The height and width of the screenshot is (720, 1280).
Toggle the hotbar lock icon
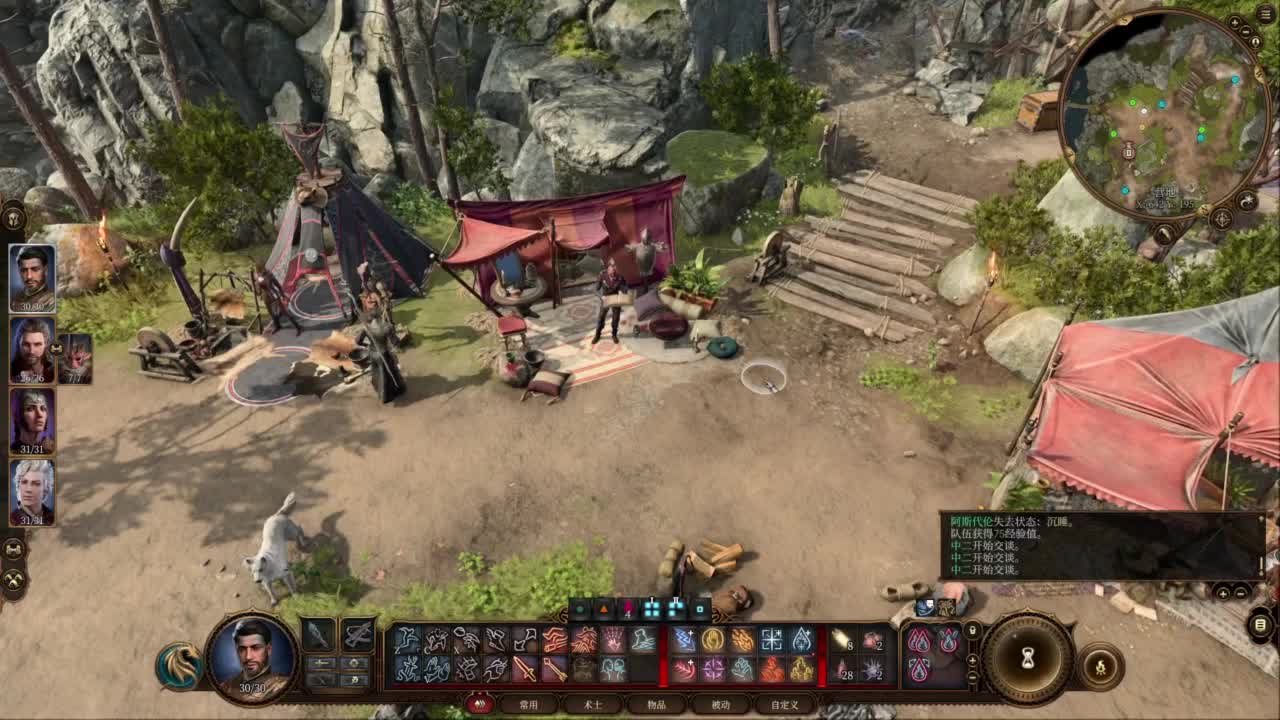pos(972,631)
